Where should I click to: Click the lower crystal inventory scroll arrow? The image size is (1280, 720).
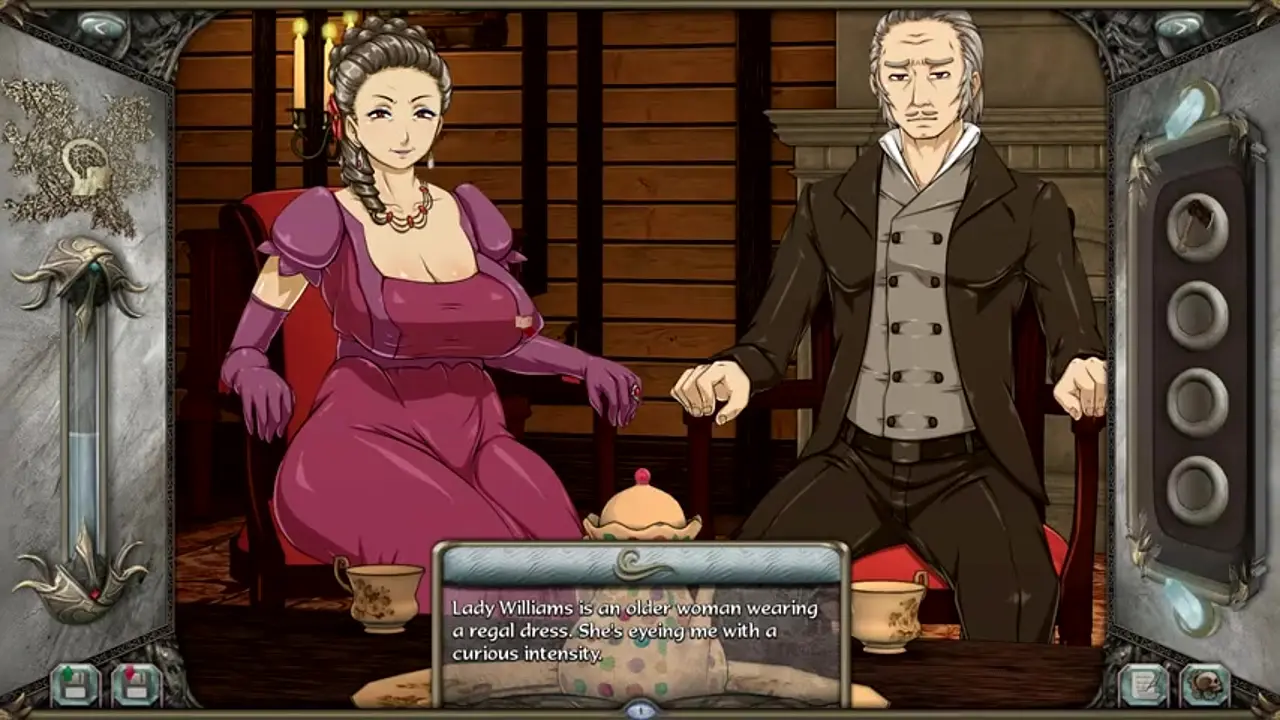[x=1190, y=603]
